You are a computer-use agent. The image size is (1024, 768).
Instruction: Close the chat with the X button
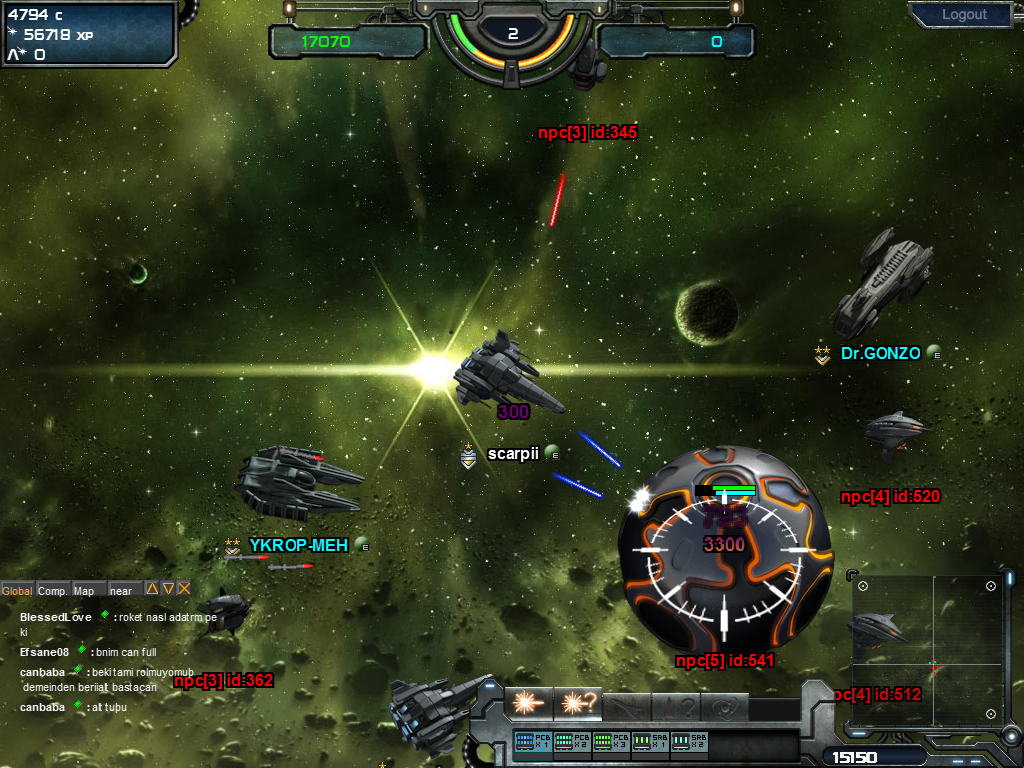pos(184,589)
